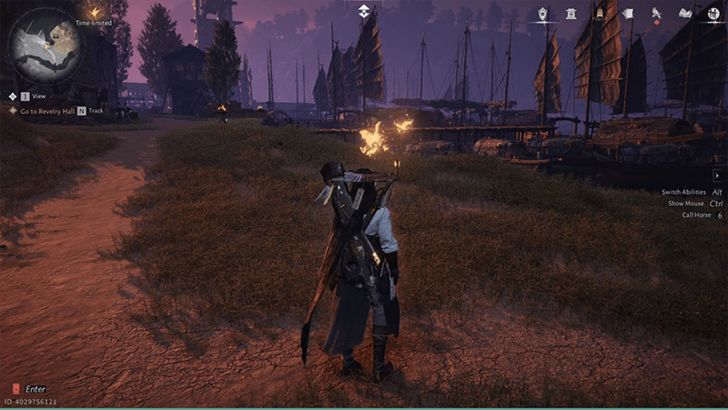The width and height of the screenshot is (728, 410).
Task: Open the circular minimap
Action: click(x=45, y=46)
